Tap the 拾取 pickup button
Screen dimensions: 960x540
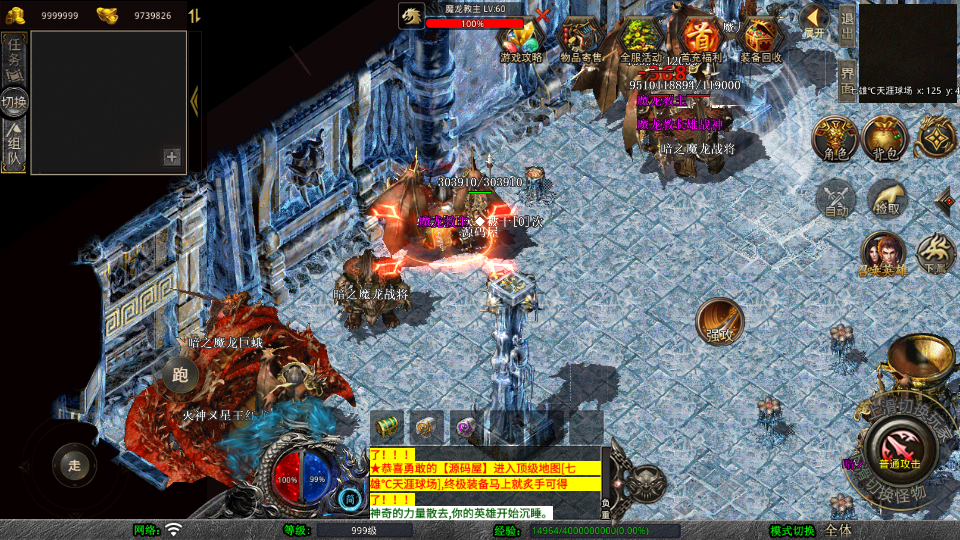pos(886,198)
